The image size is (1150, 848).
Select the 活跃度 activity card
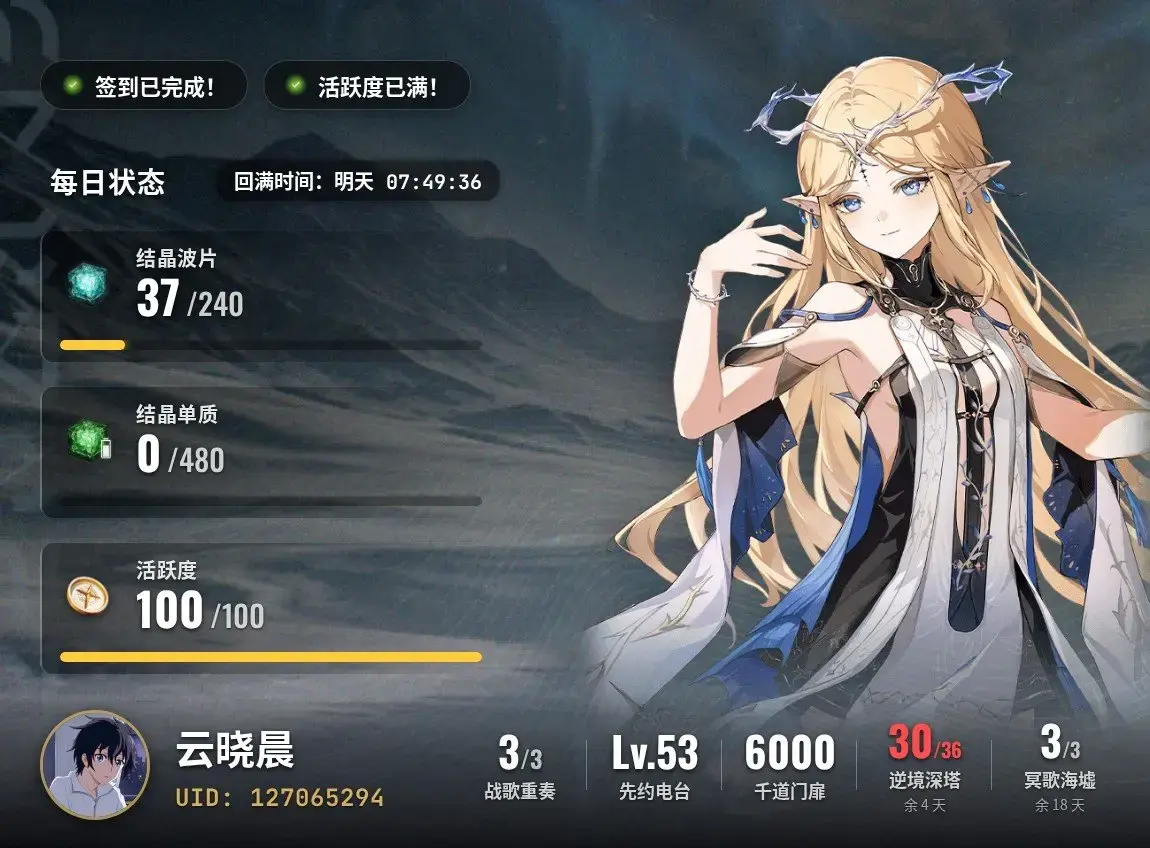point(262,608)
